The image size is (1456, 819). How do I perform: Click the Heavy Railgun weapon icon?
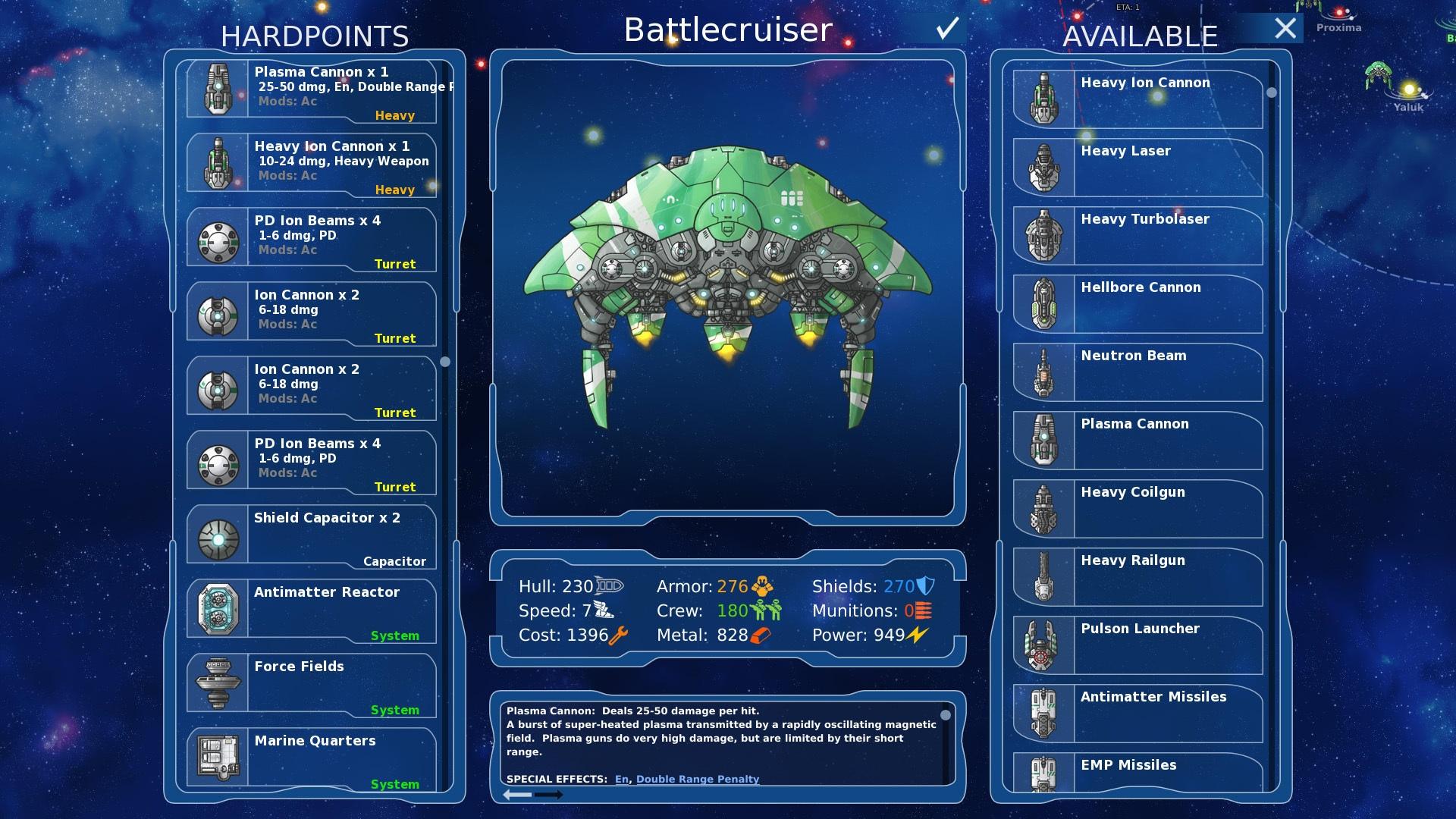[1045, 578]
